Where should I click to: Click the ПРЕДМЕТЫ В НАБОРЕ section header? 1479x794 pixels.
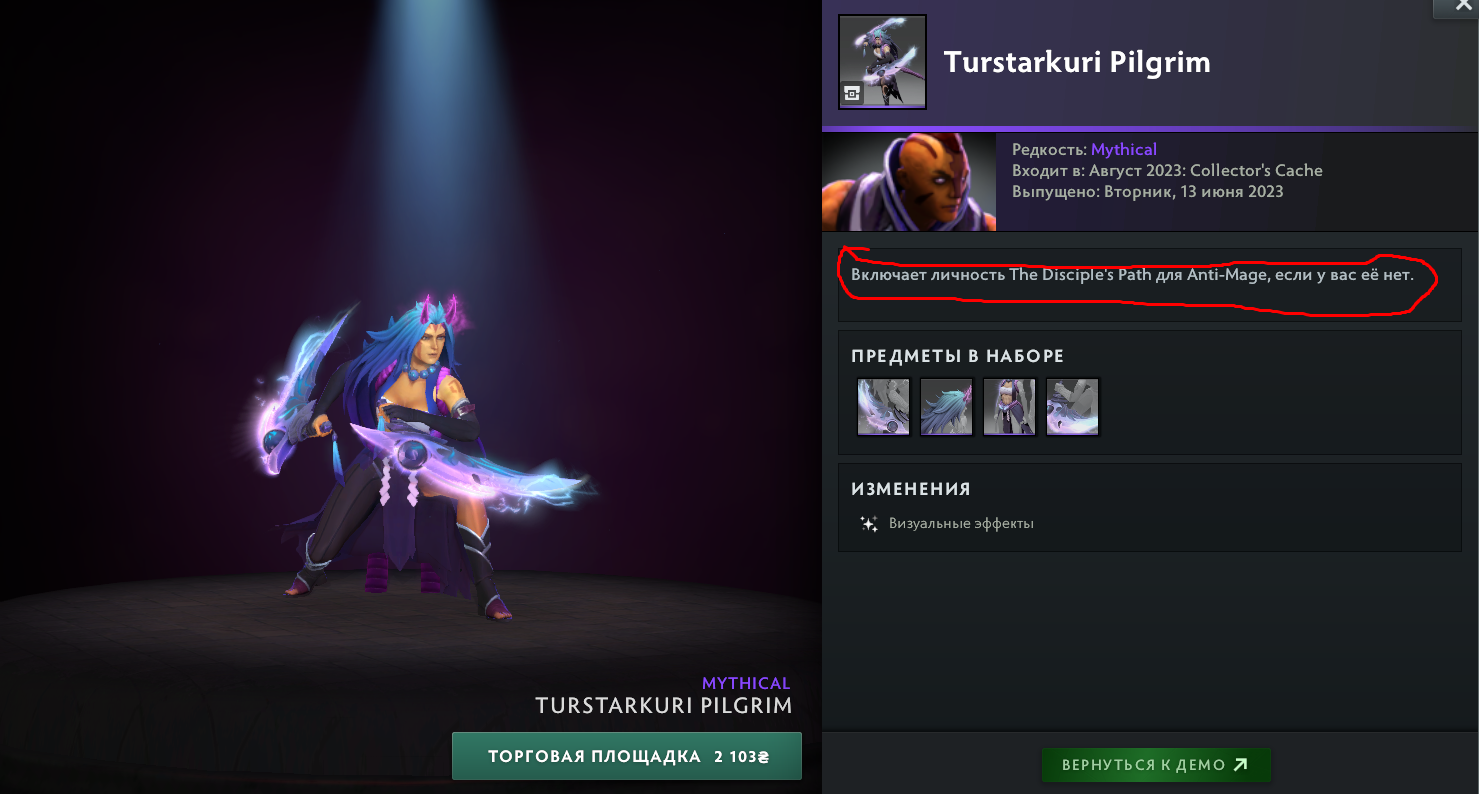(x=956, y=356)
